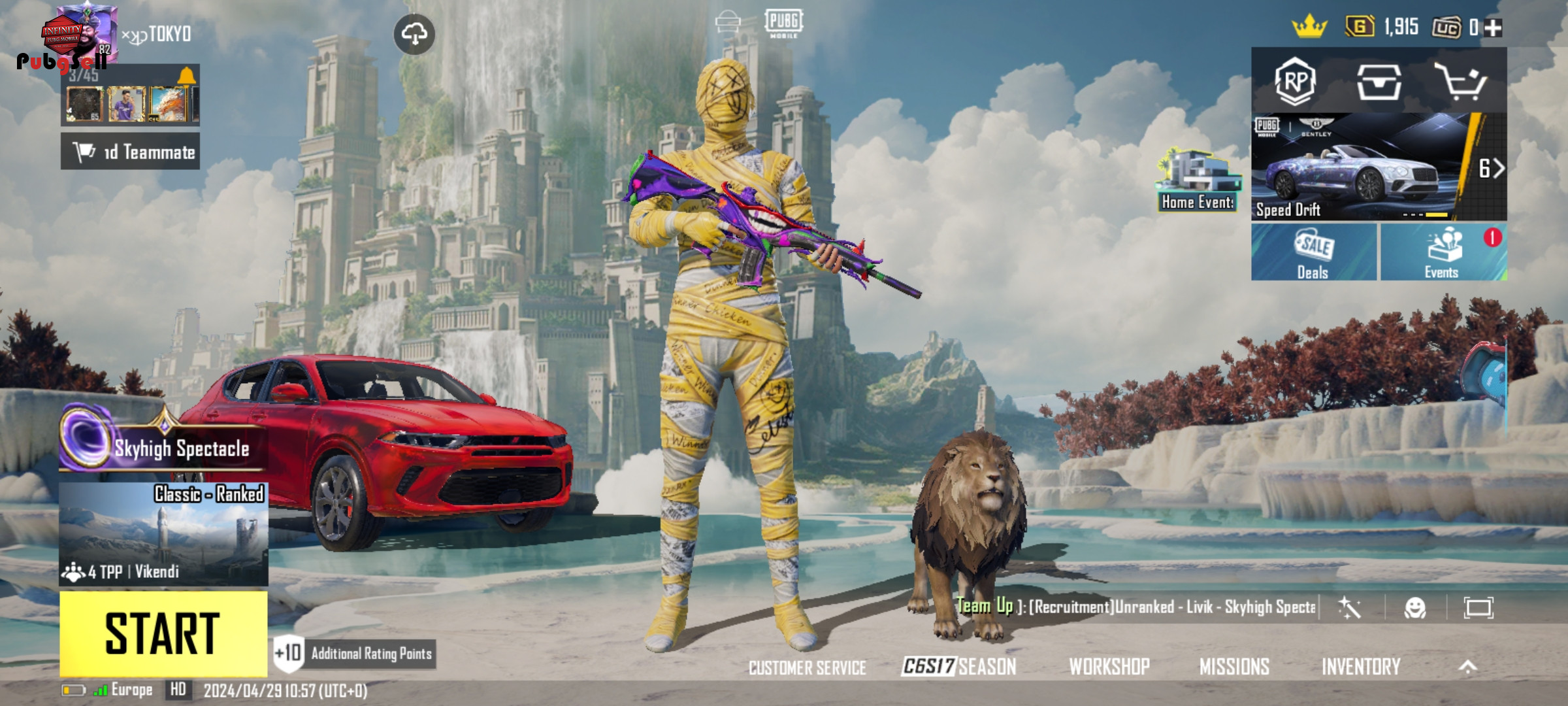Viewport: 1568px width, 706px height.
Task: Open the Classic Ranked Vikendi mode selector
Action: (x=163, y=534)
